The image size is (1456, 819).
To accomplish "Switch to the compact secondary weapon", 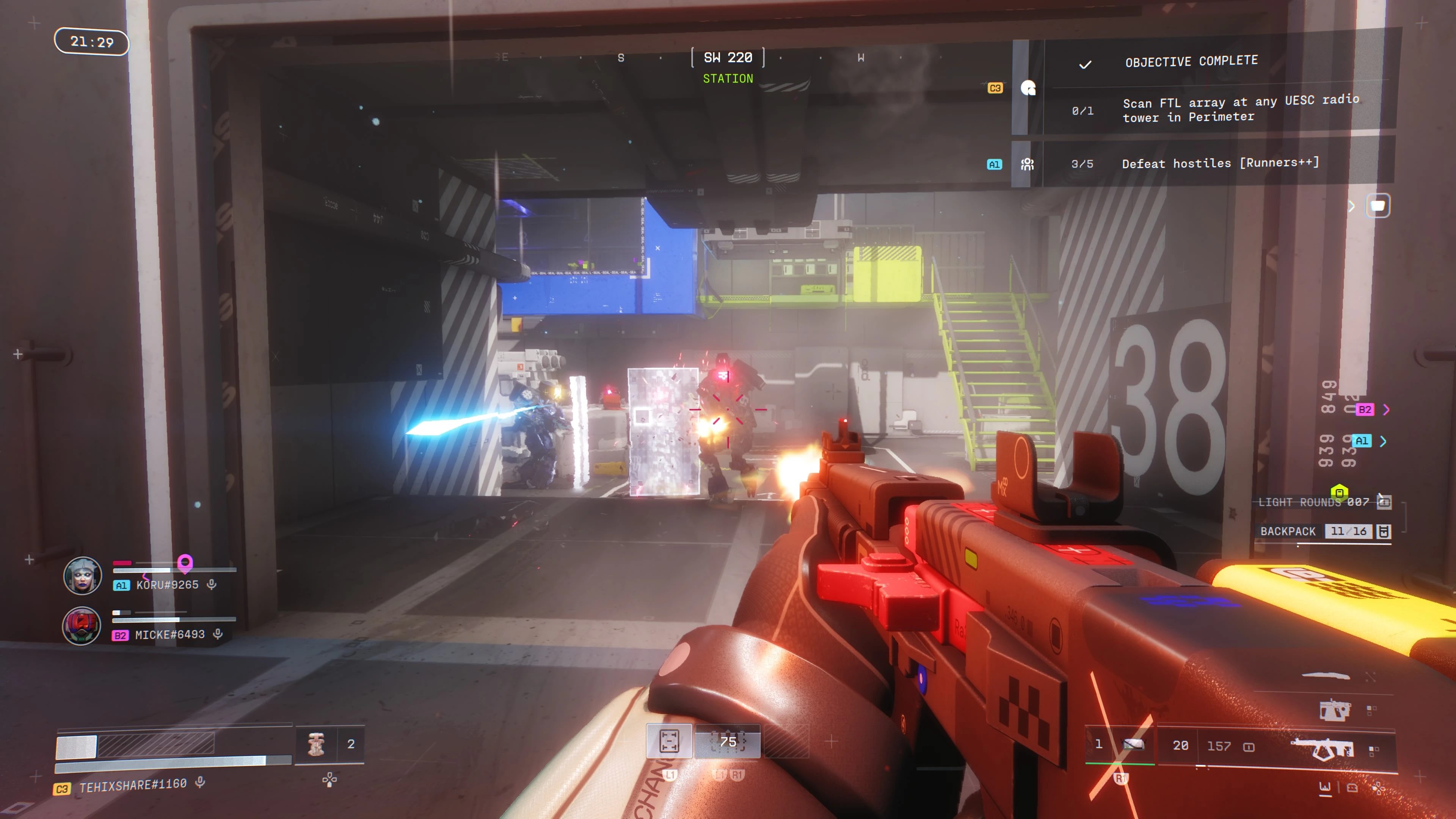I will 1335,710.
